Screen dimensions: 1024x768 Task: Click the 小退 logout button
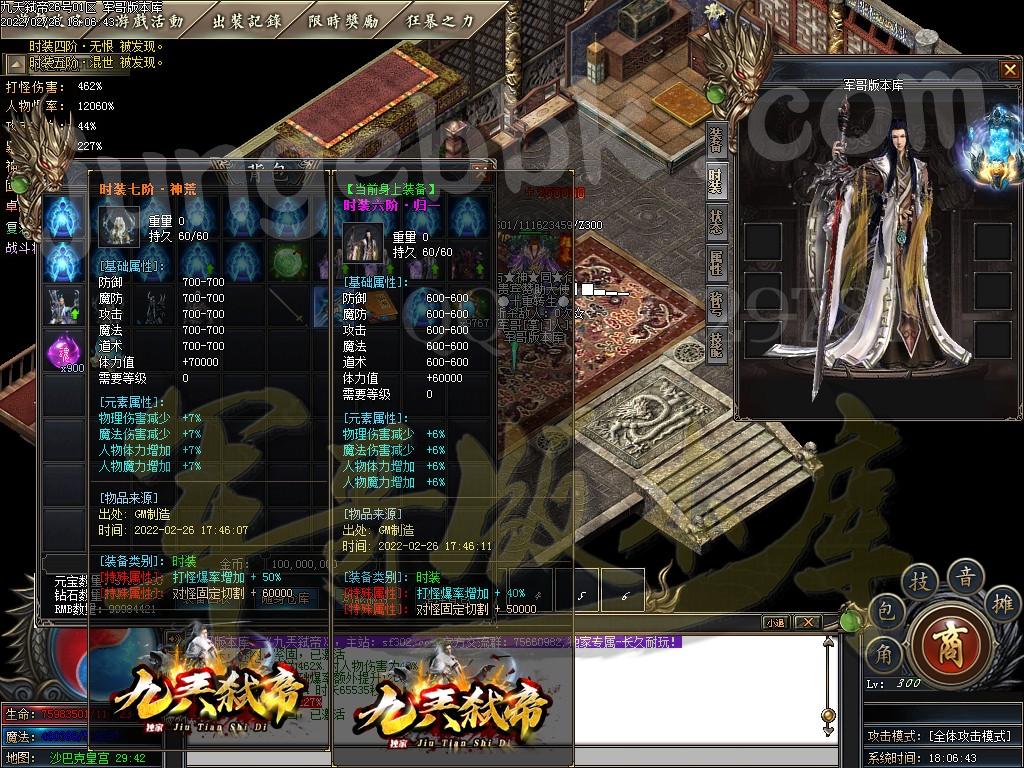coord(777,622)
